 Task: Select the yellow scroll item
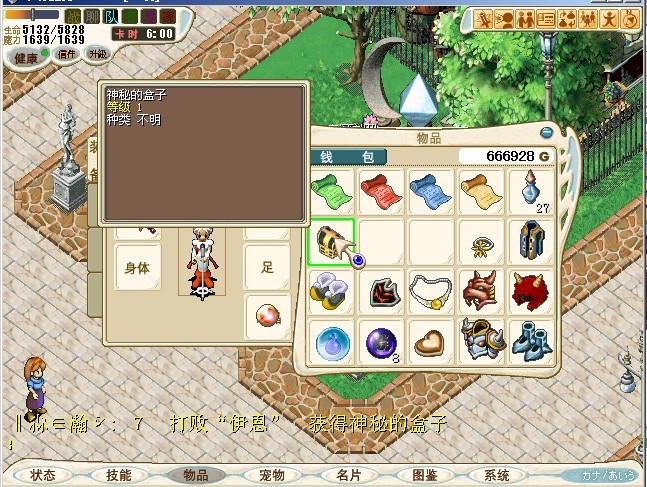click(481, 190)
